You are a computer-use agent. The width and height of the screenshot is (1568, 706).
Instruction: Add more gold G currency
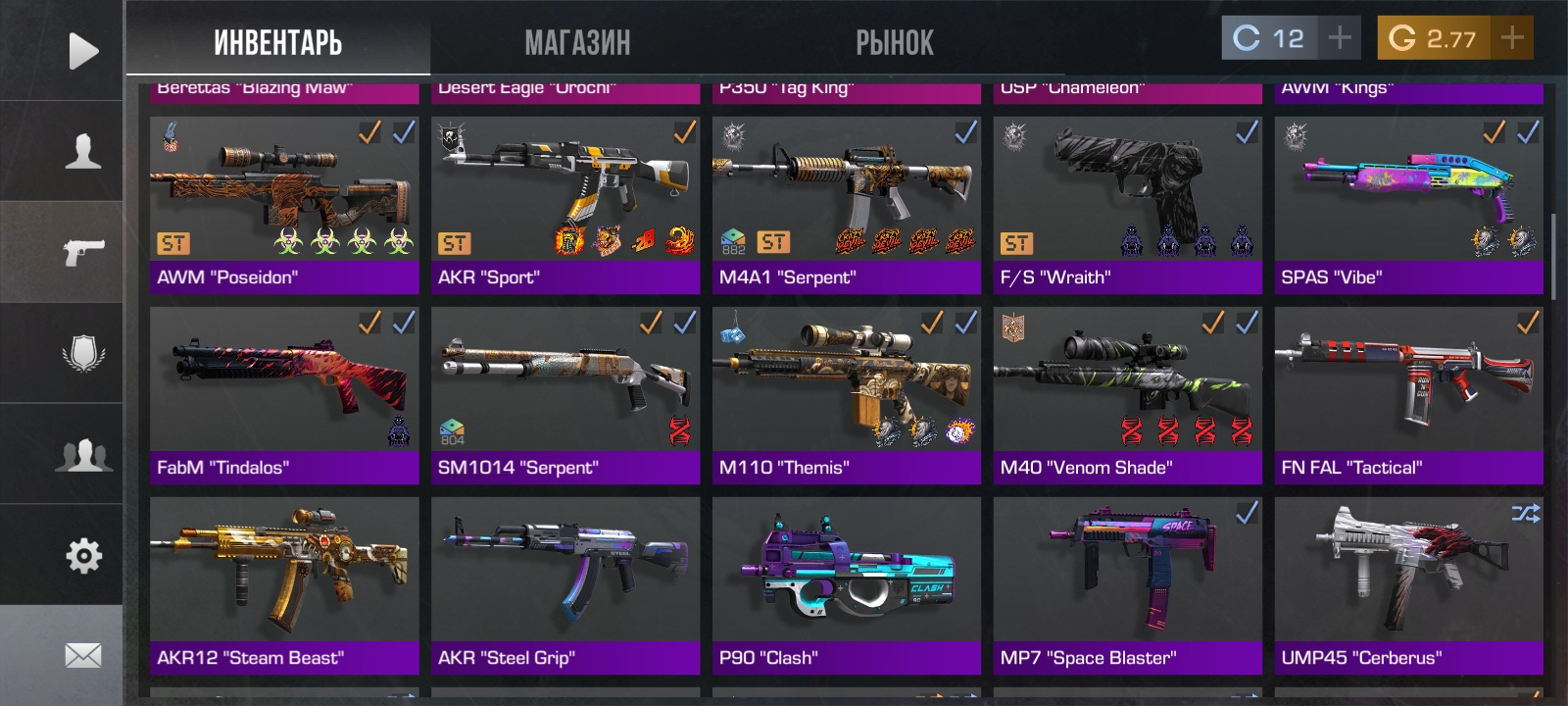(x=1512, y=38)
